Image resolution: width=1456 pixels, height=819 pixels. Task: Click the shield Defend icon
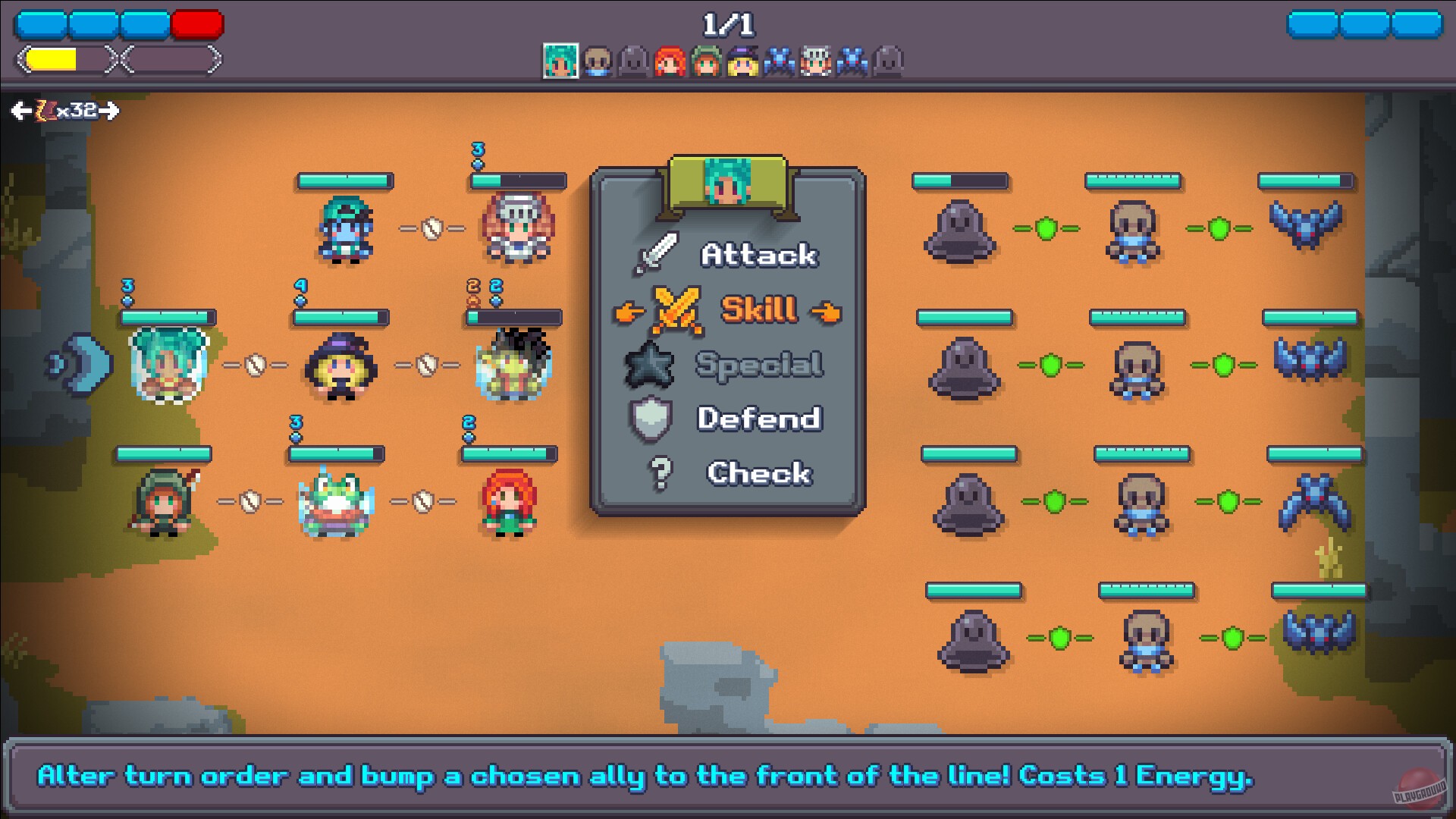pyautogui.click(x=648, y=419)
